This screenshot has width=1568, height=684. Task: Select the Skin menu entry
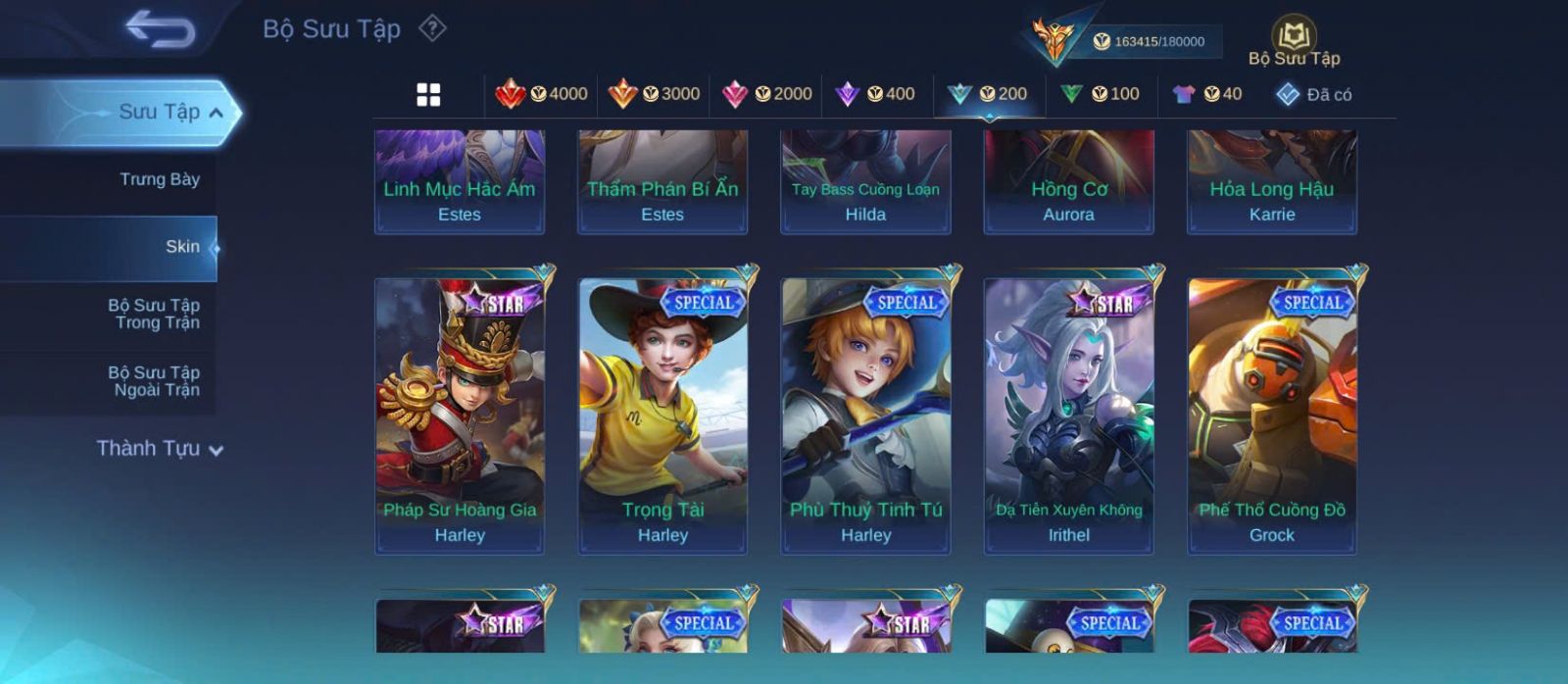[x=181, y=247]
